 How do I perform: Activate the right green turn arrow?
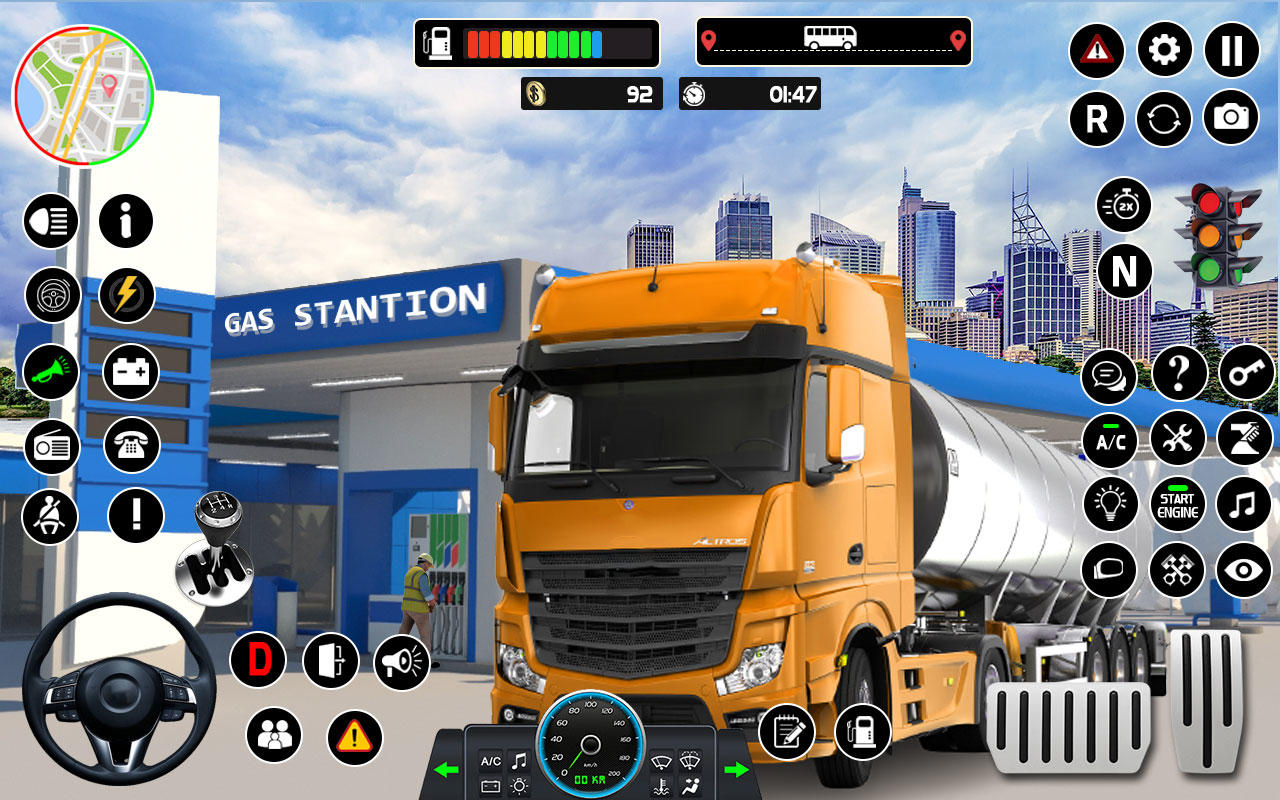pyautogui.click(x=736, y=769)
